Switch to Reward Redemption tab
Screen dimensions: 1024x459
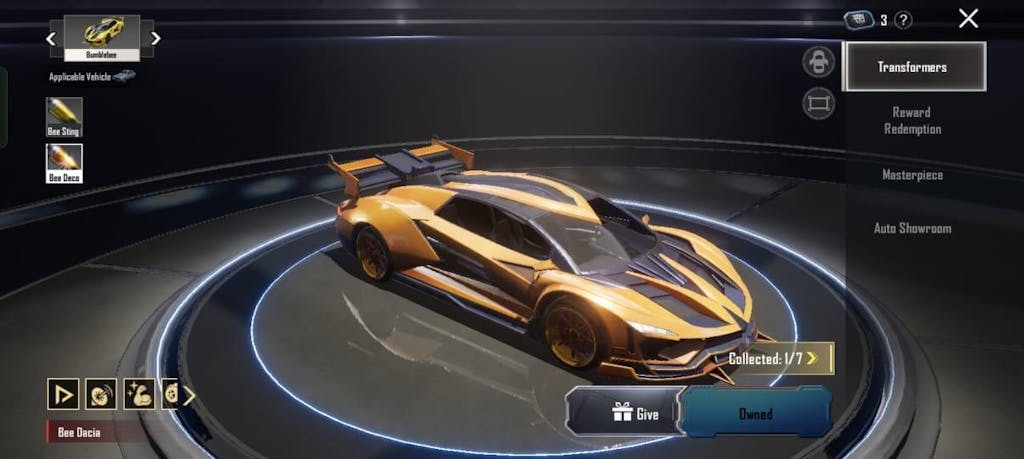[x=912, y=120]
